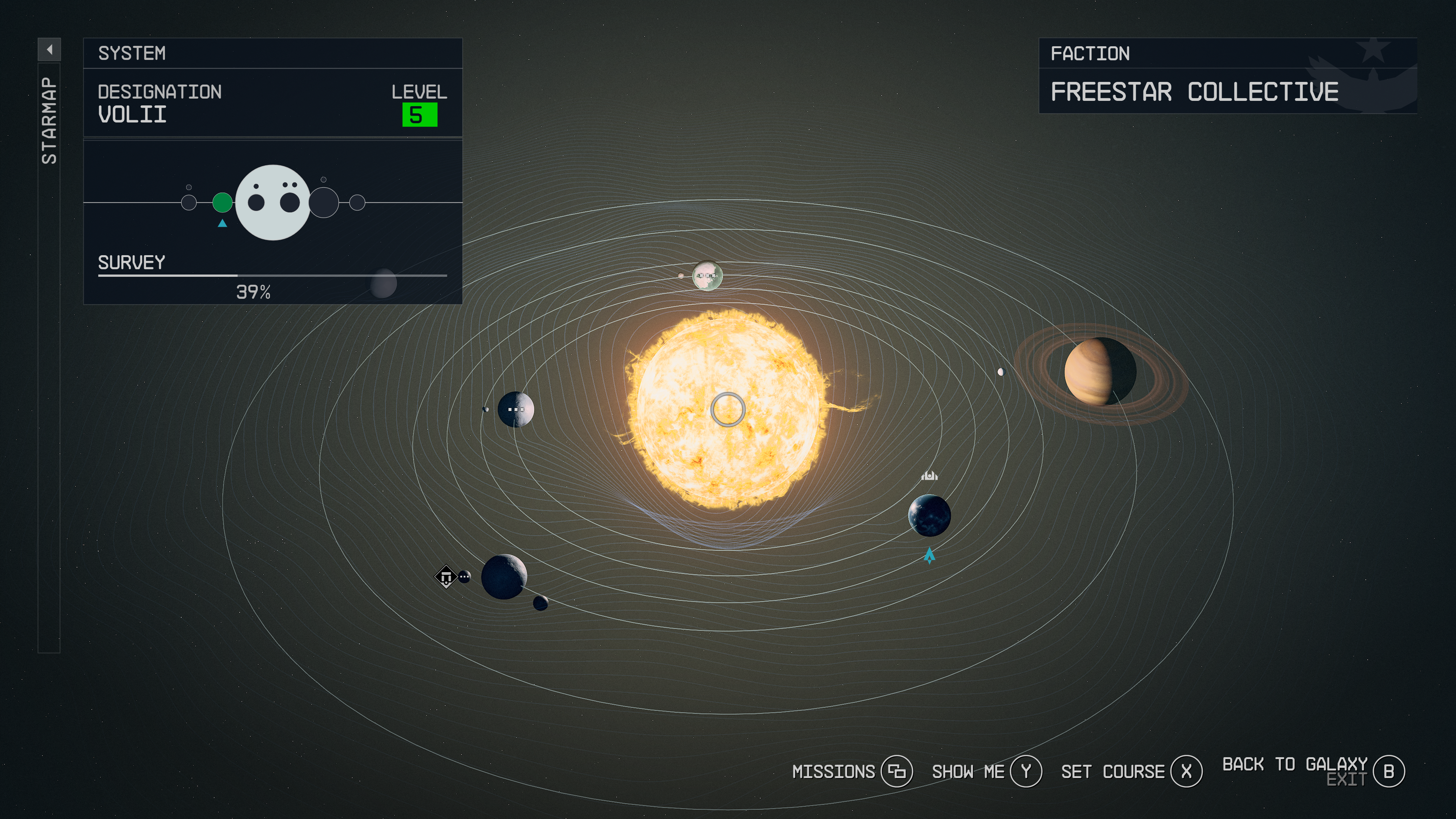This screenshot has width=1456, height=819.
Task: Select the blue planet with the ship marker
Action: coord(929,515)
